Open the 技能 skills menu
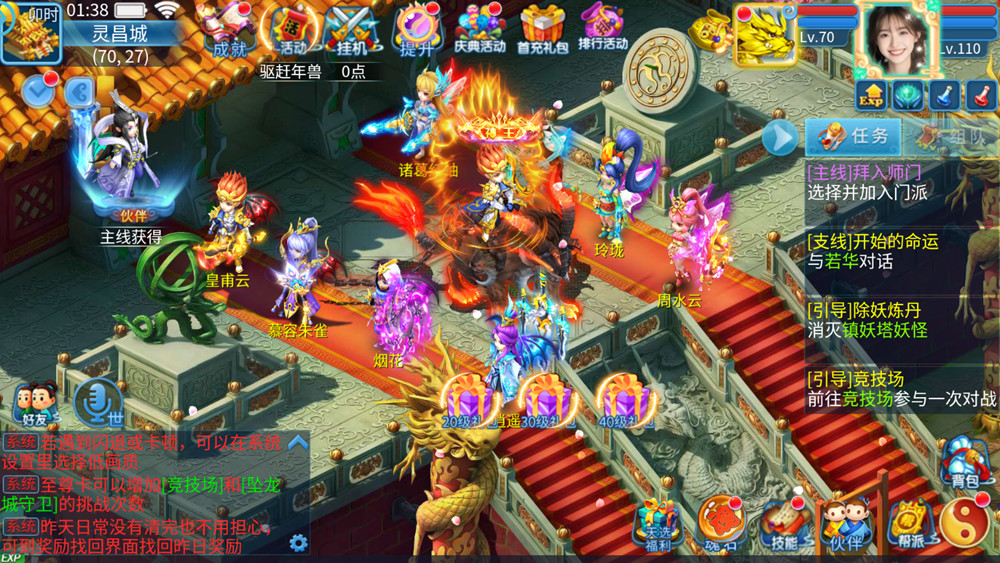1000x563 pixels. click(784, 525)
